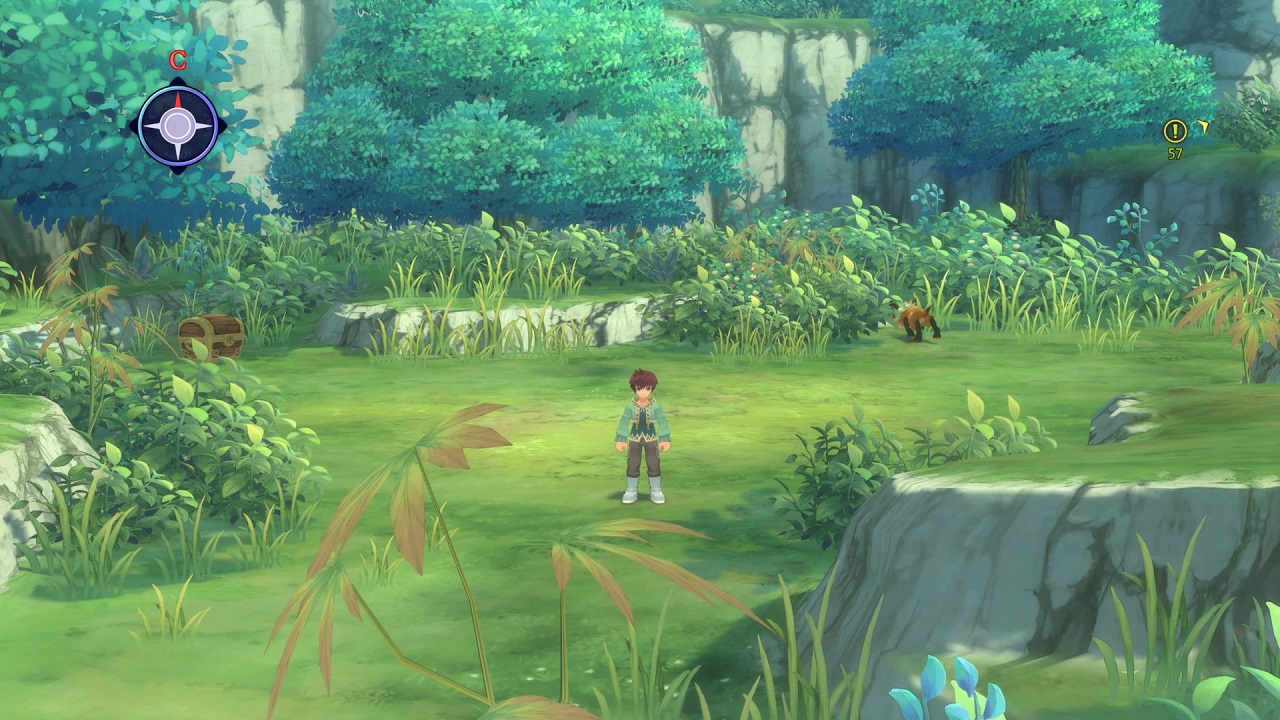
Task: Click the white center circle of the compass
Action: (178, 125)
